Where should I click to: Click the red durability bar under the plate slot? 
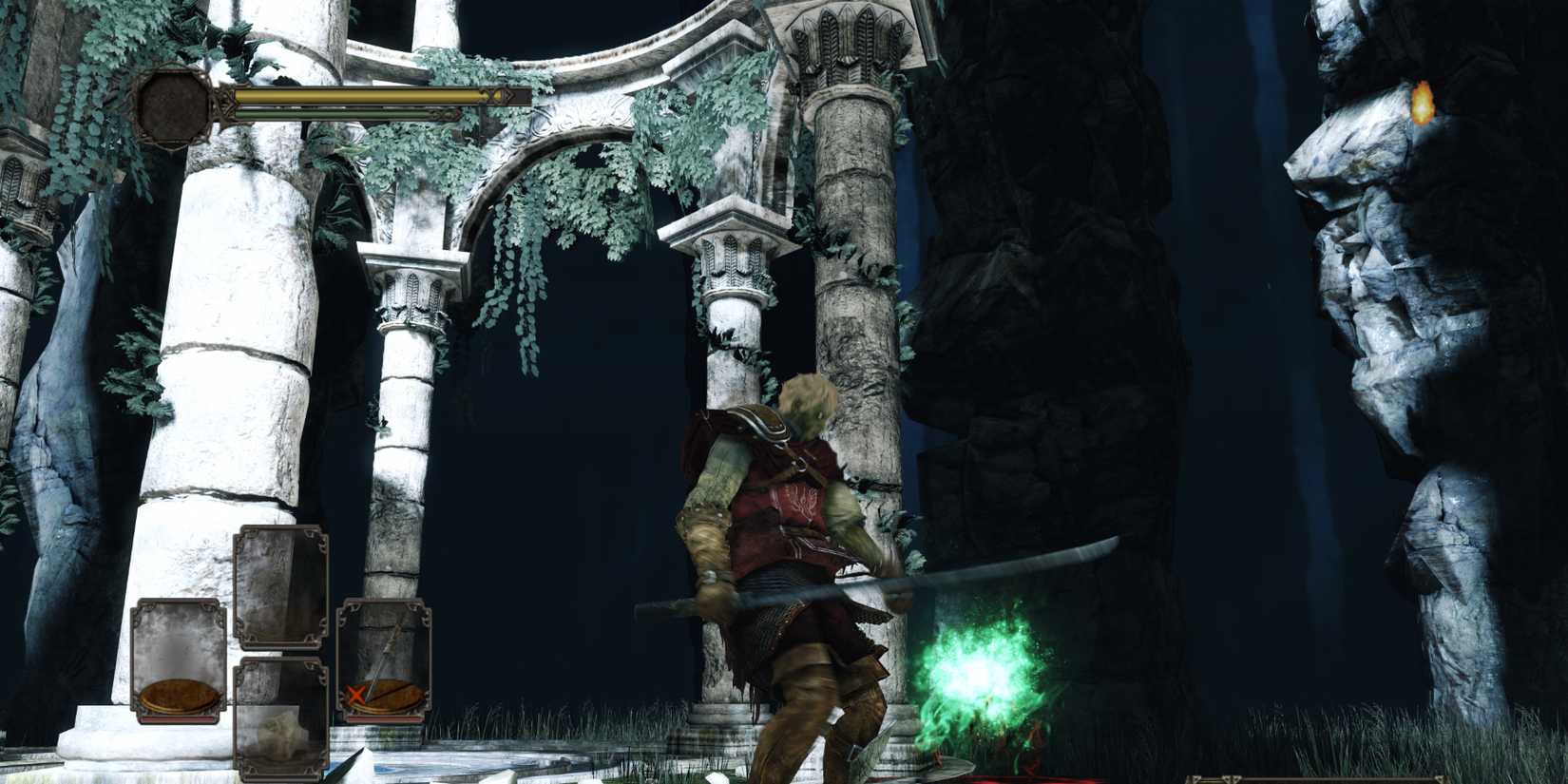[178, 718]
